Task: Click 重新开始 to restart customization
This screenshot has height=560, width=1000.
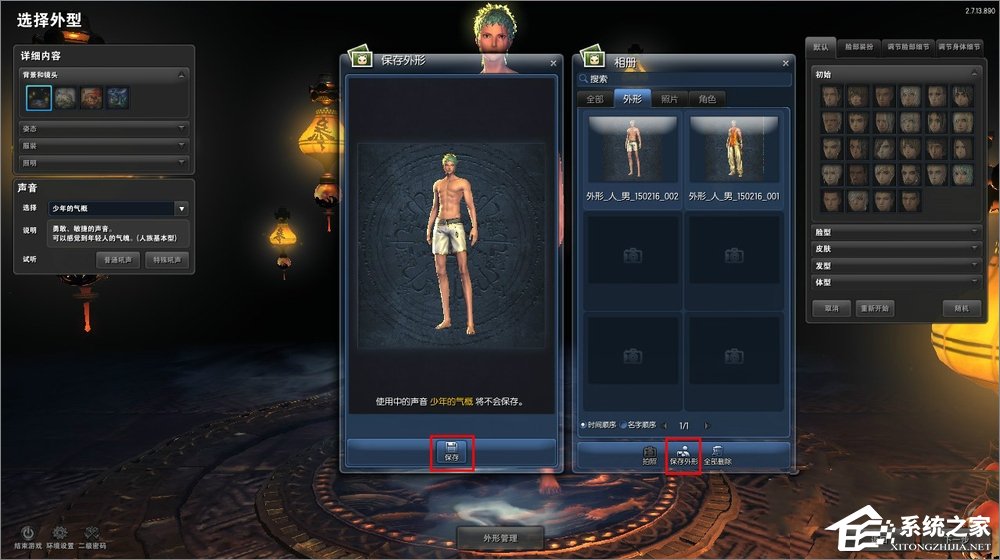Action: pyautogui.click(x=875, y=308)
